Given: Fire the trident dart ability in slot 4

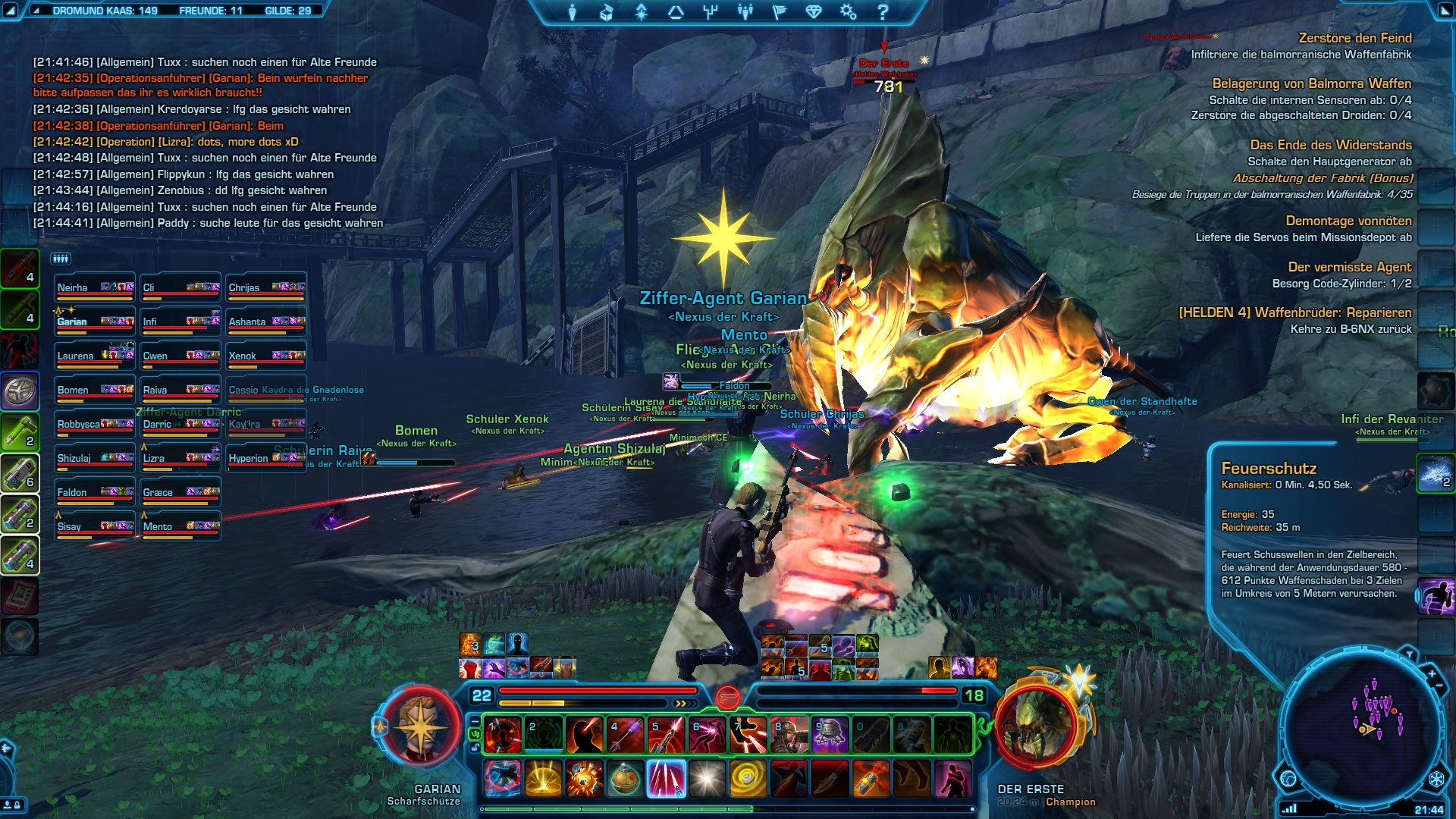Looking at the screenshot, I should click(x=625, y=735).
